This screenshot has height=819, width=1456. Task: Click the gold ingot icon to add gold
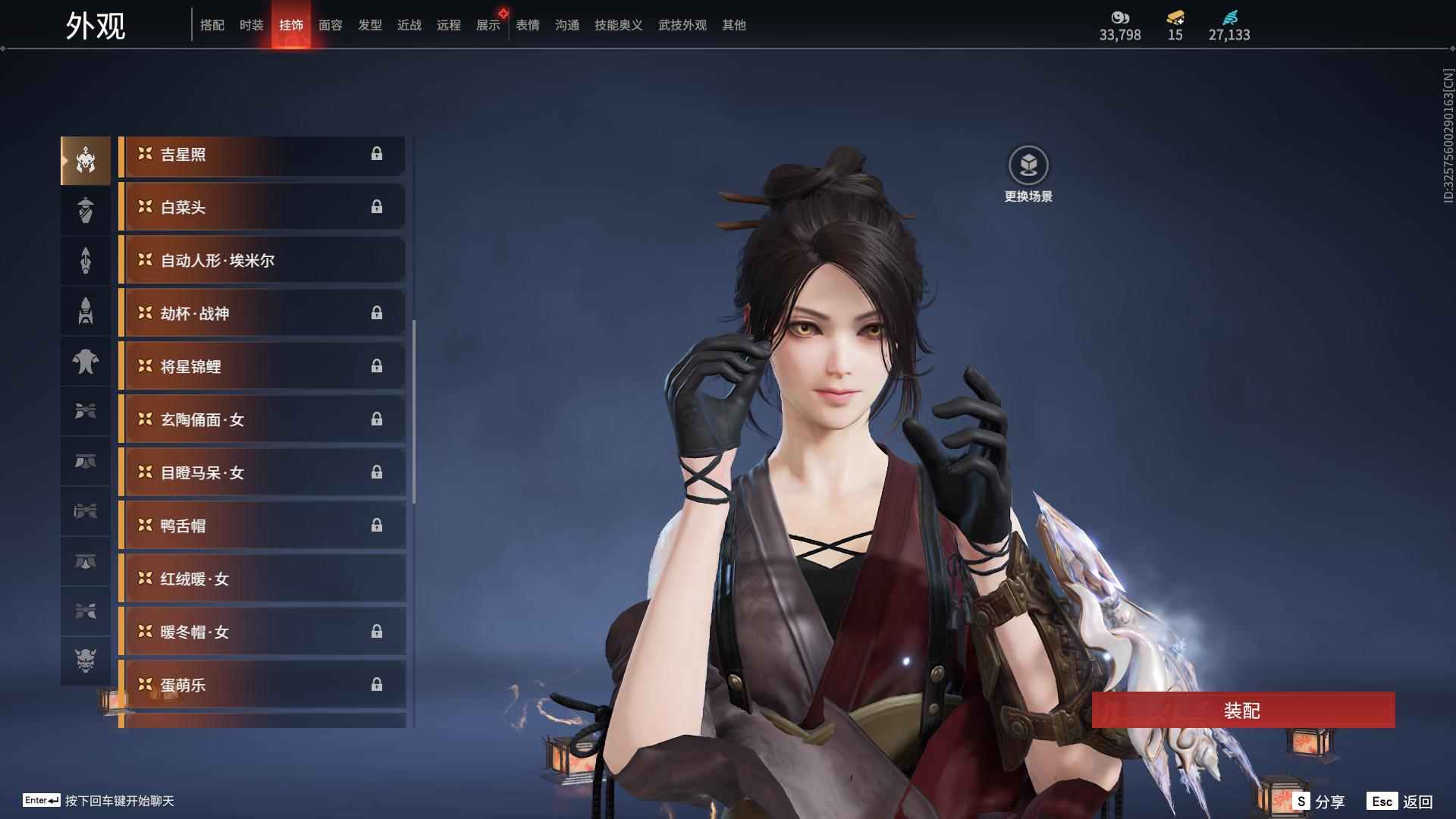coord(1174,18)
